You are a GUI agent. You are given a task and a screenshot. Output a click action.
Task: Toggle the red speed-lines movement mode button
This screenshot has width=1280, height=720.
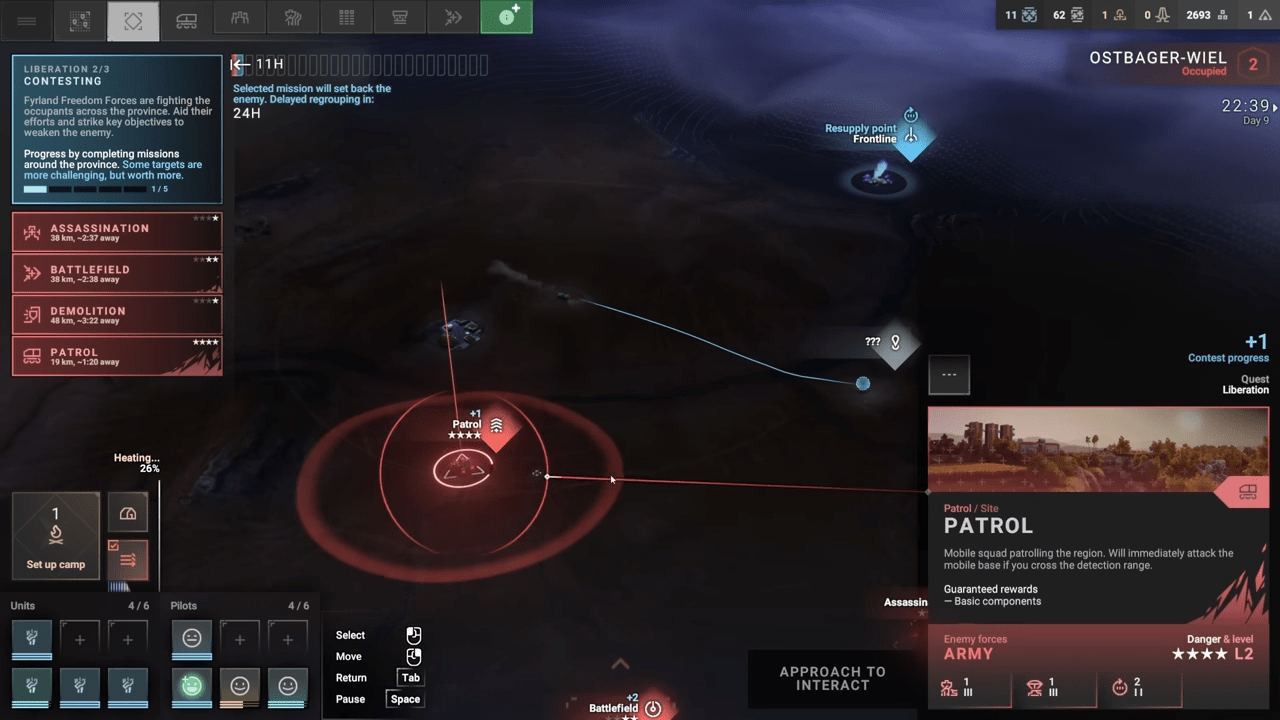pos(128,560)
